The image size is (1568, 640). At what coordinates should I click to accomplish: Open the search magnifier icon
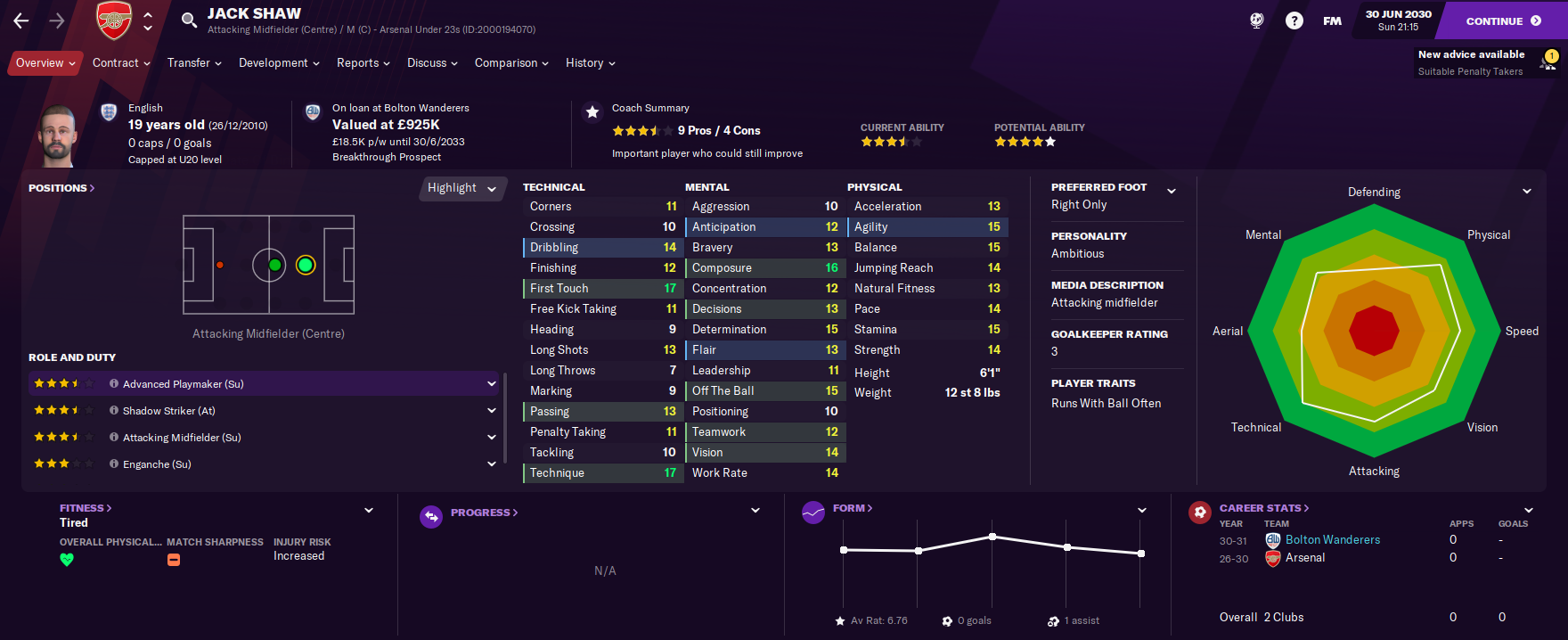189,21
